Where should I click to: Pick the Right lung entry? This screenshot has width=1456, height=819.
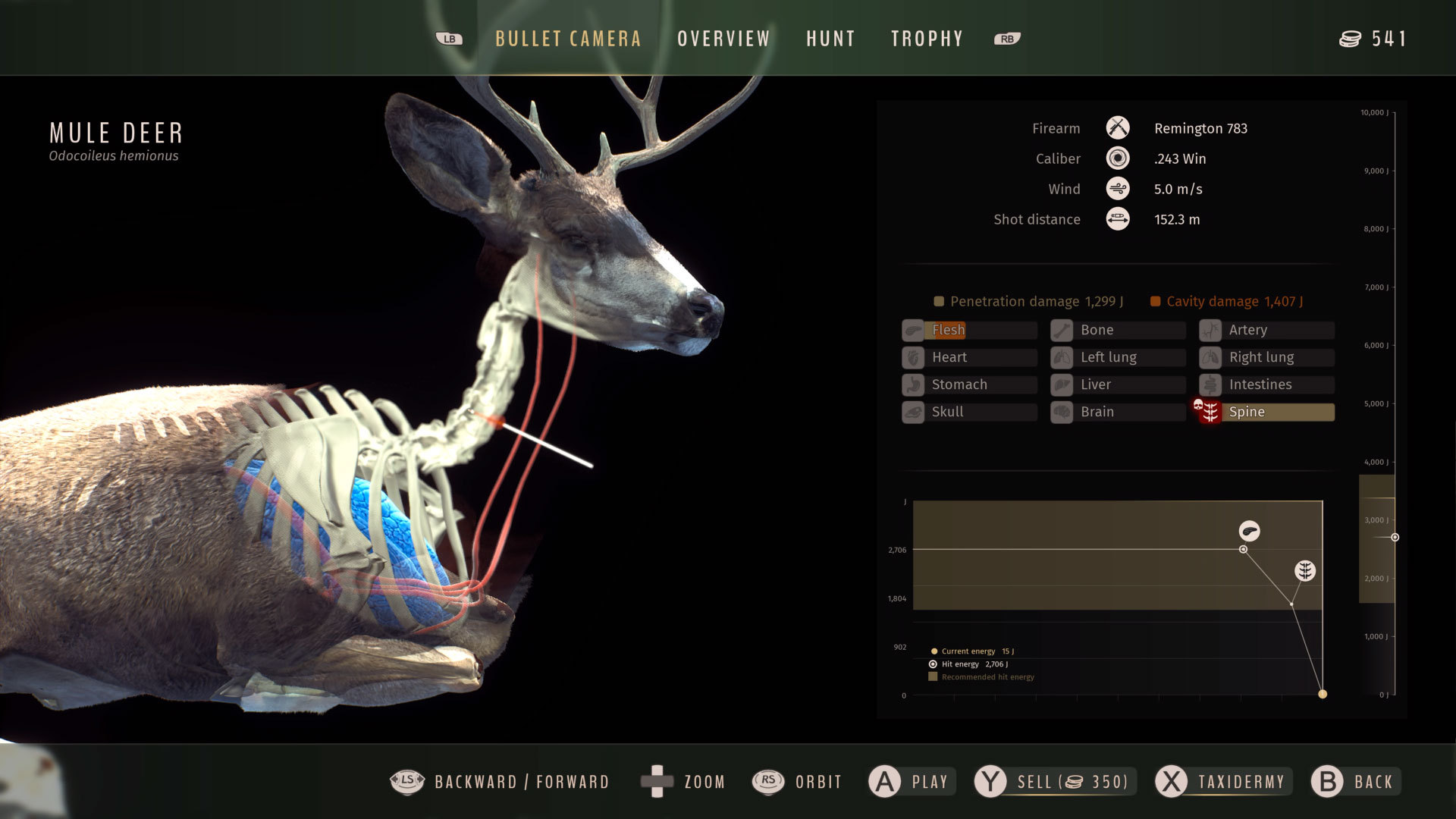1266,357
